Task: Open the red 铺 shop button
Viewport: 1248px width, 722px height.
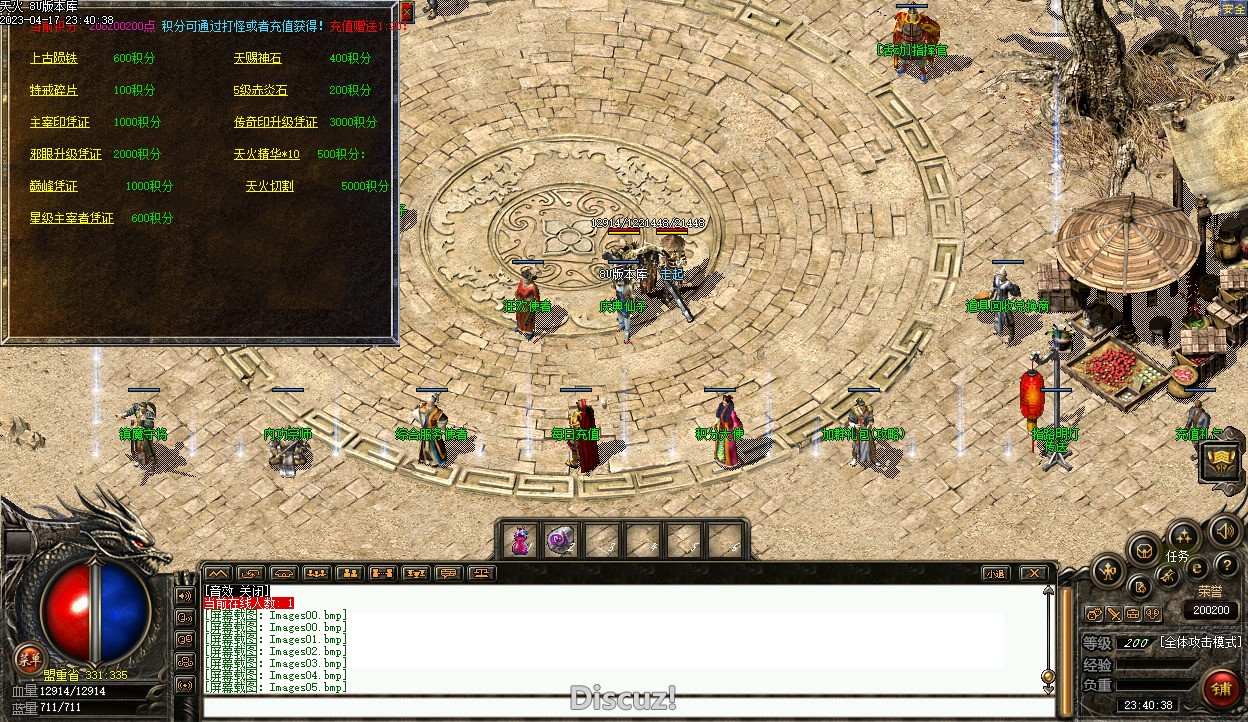Action: coord(1221,689)
